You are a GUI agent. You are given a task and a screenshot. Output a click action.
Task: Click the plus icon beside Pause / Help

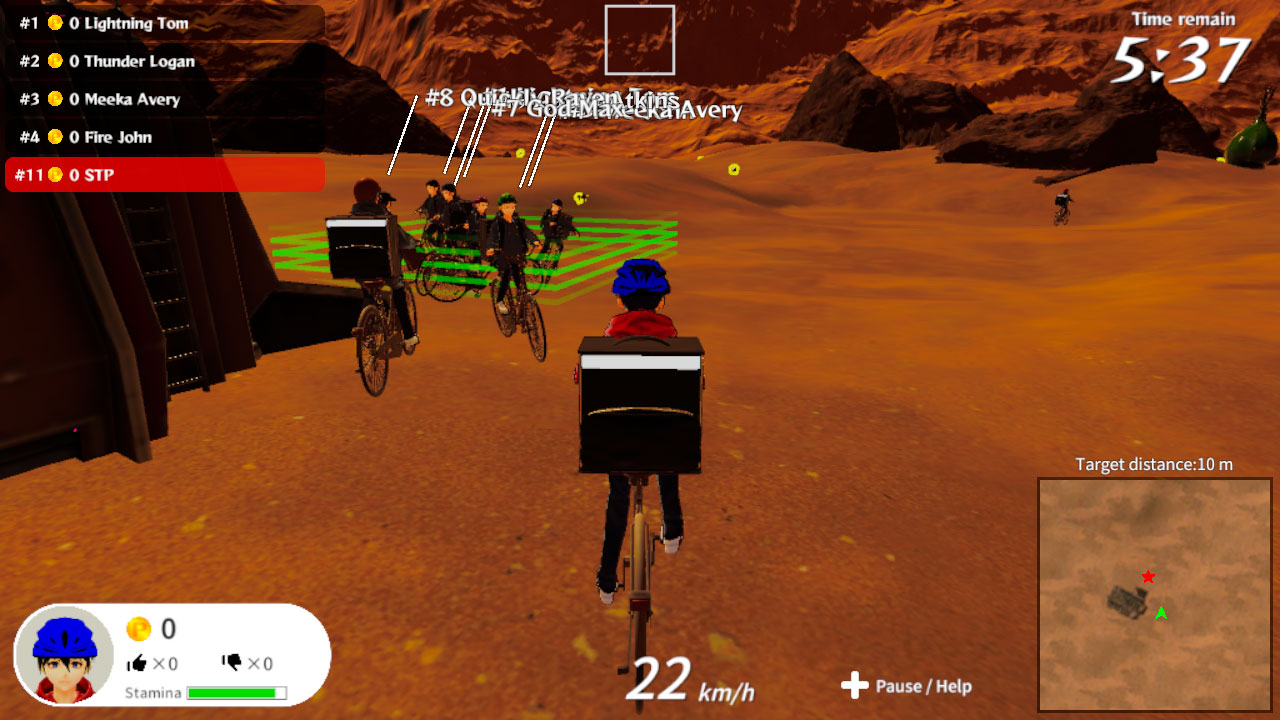pos(855,687)
